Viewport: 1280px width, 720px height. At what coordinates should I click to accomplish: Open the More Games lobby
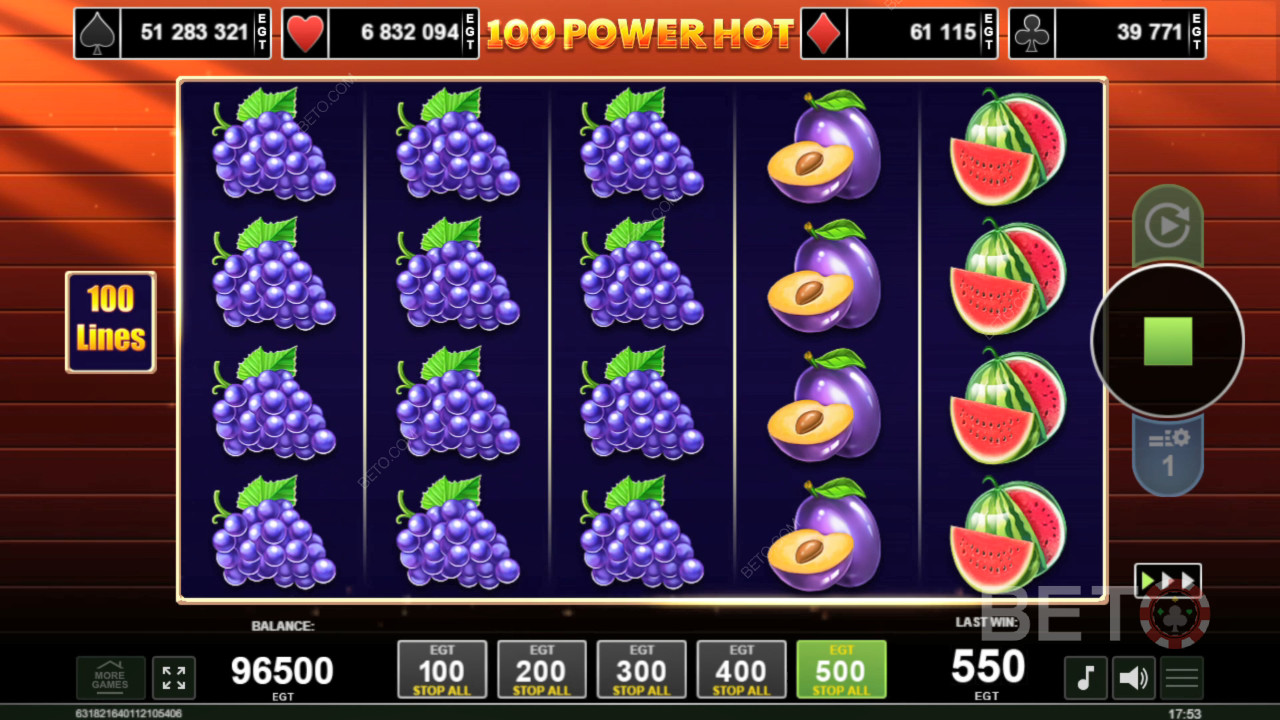click(110, 677)
